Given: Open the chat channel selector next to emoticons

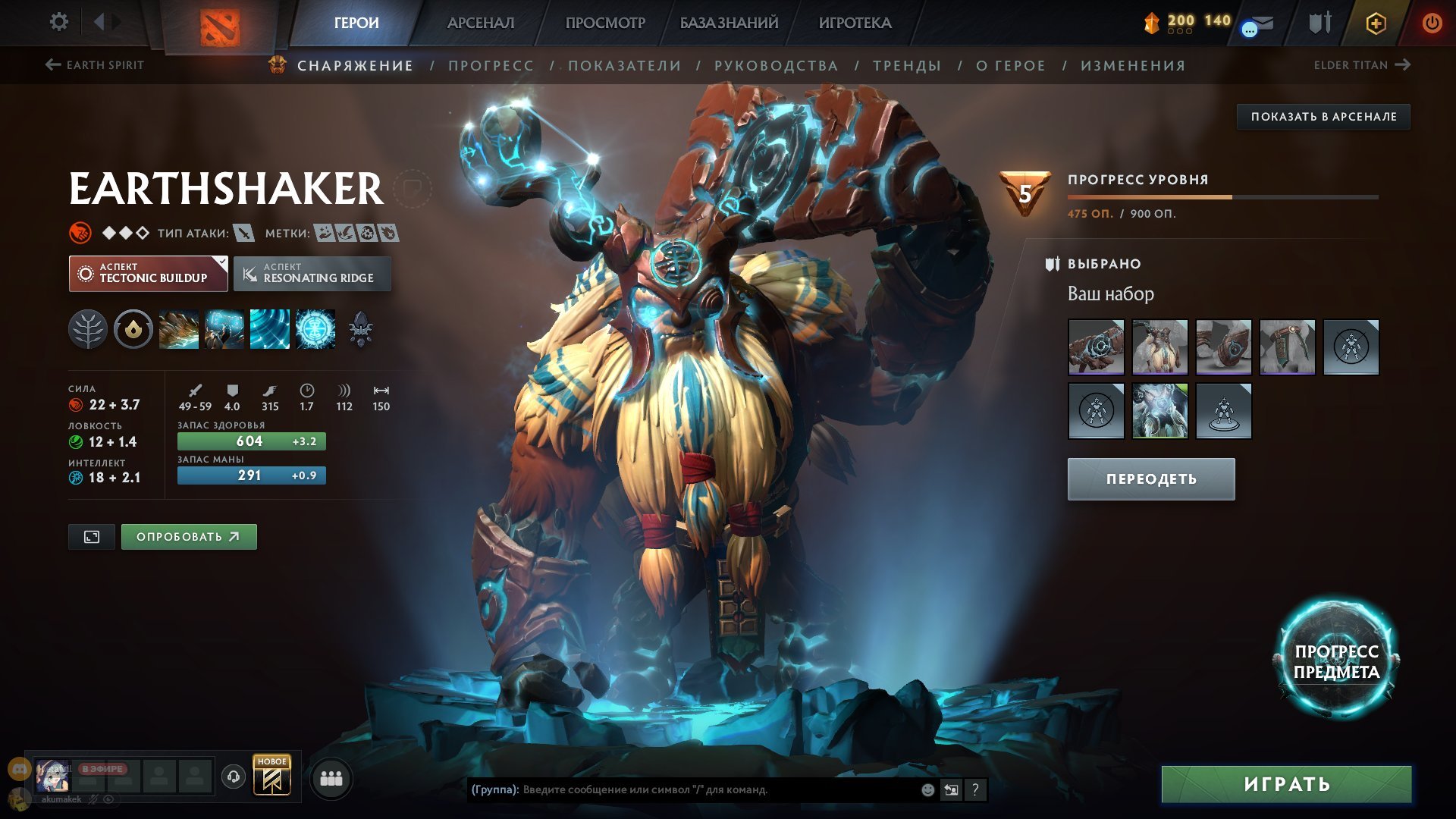Looking at the screenshot, I should [x=951, y=790].
